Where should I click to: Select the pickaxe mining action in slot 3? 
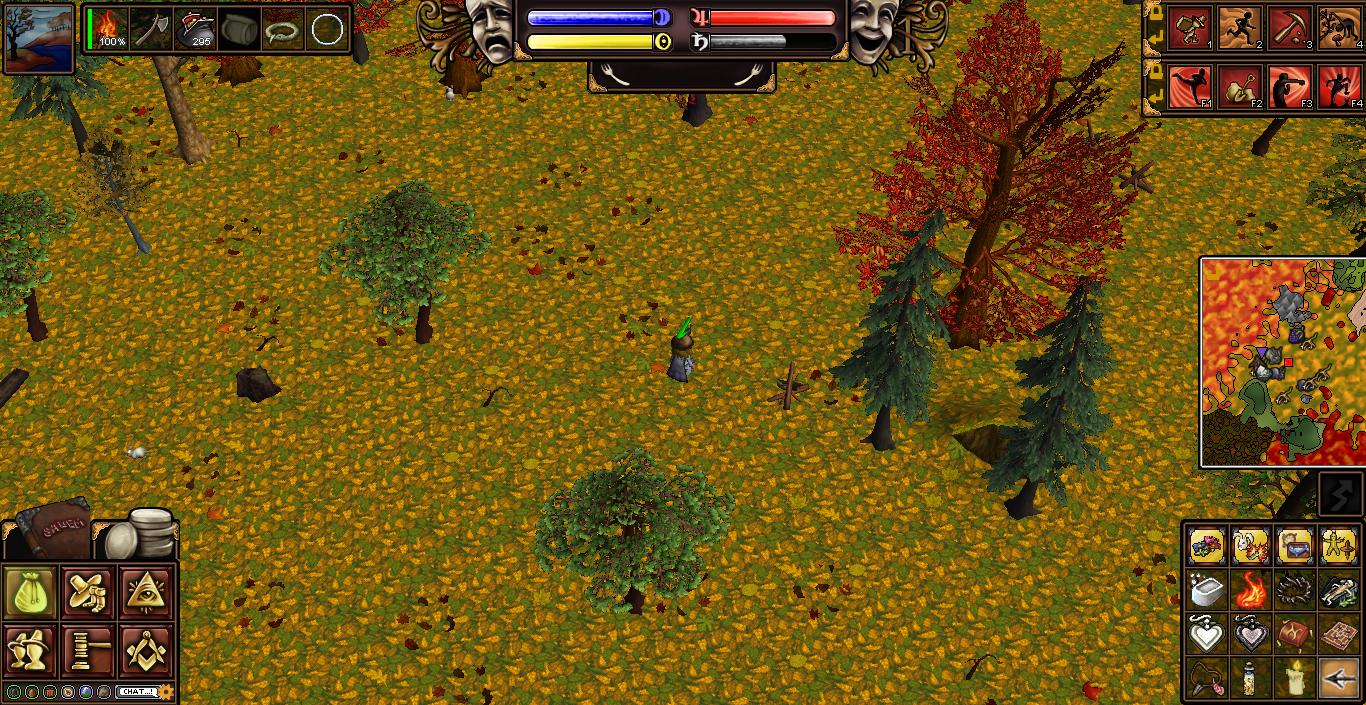1290,28
